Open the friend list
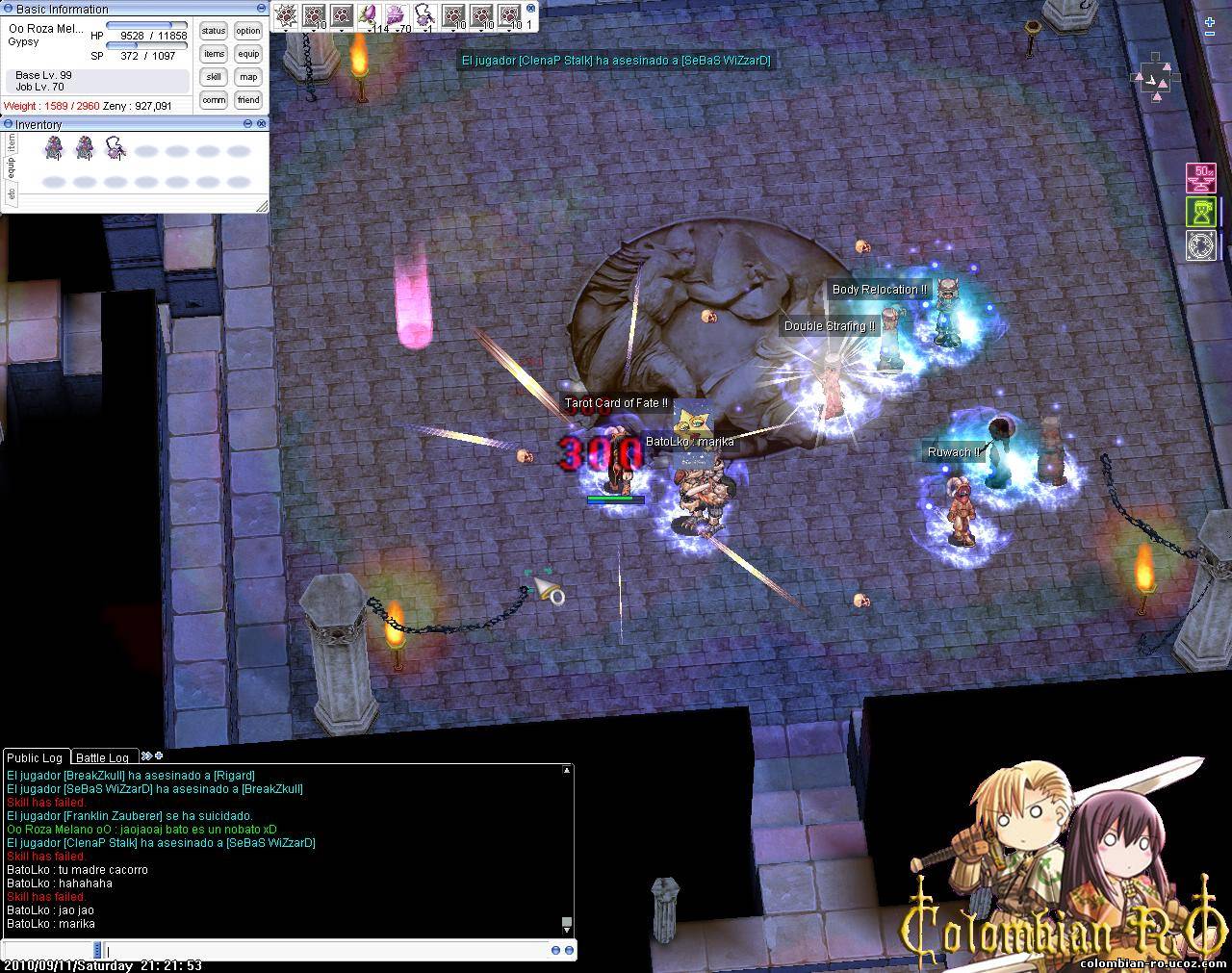Image resolution: width=1232 pixels, height=973 pixels. coord(248,100)
